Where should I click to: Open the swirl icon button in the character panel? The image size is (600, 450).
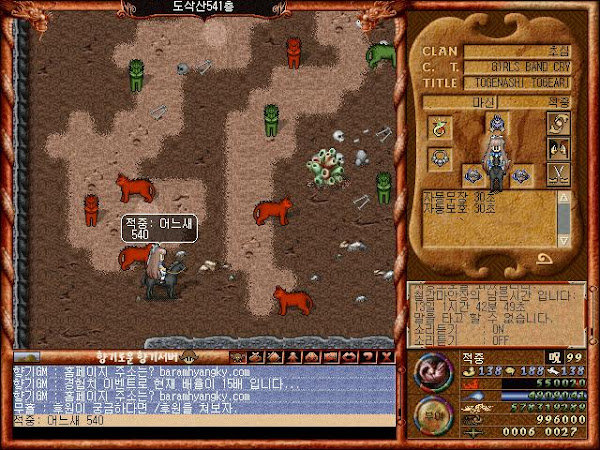[558, 124]
